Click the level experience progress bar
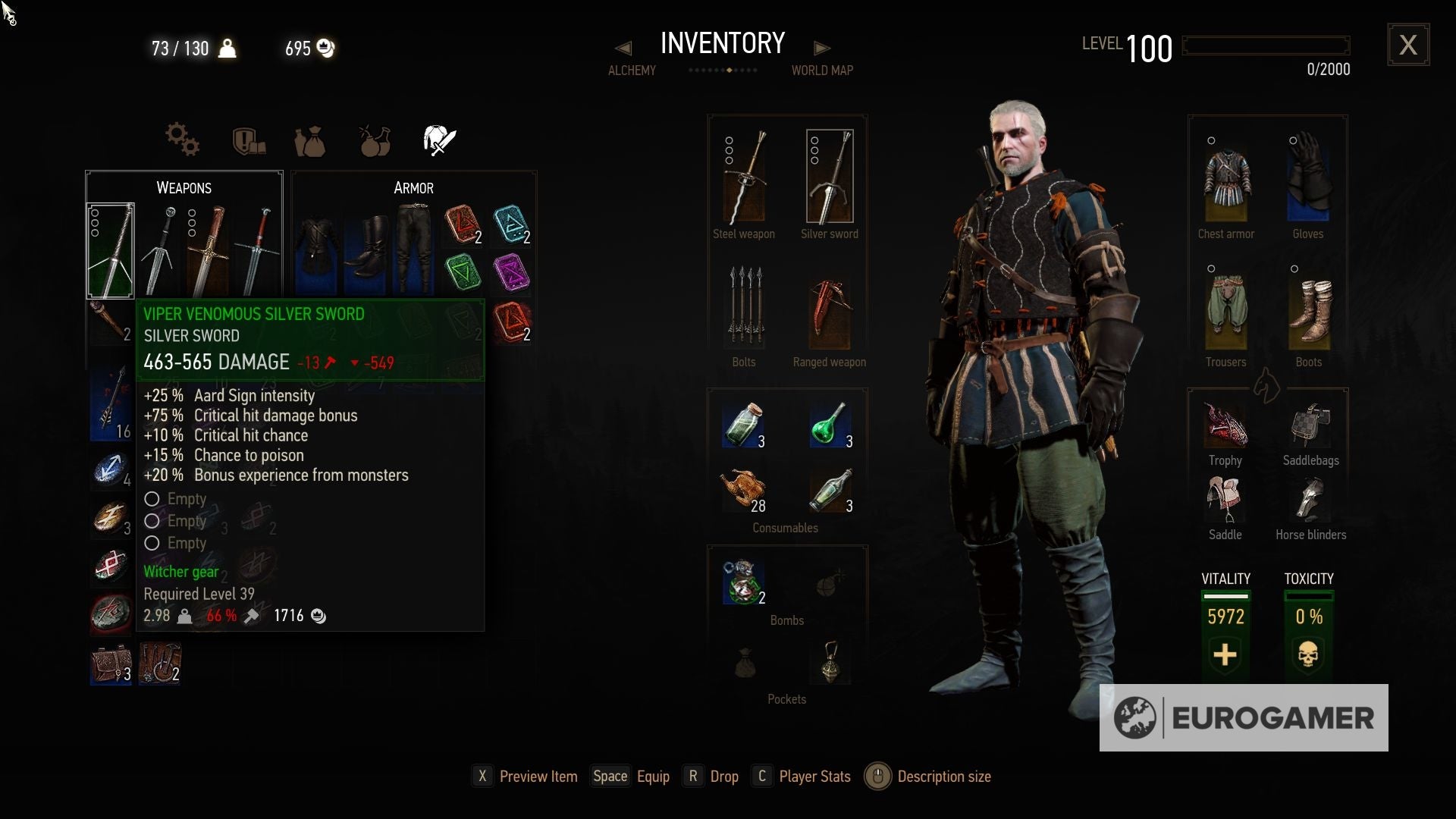This screenshot has width=1456, height=819. coord(1266,45)
